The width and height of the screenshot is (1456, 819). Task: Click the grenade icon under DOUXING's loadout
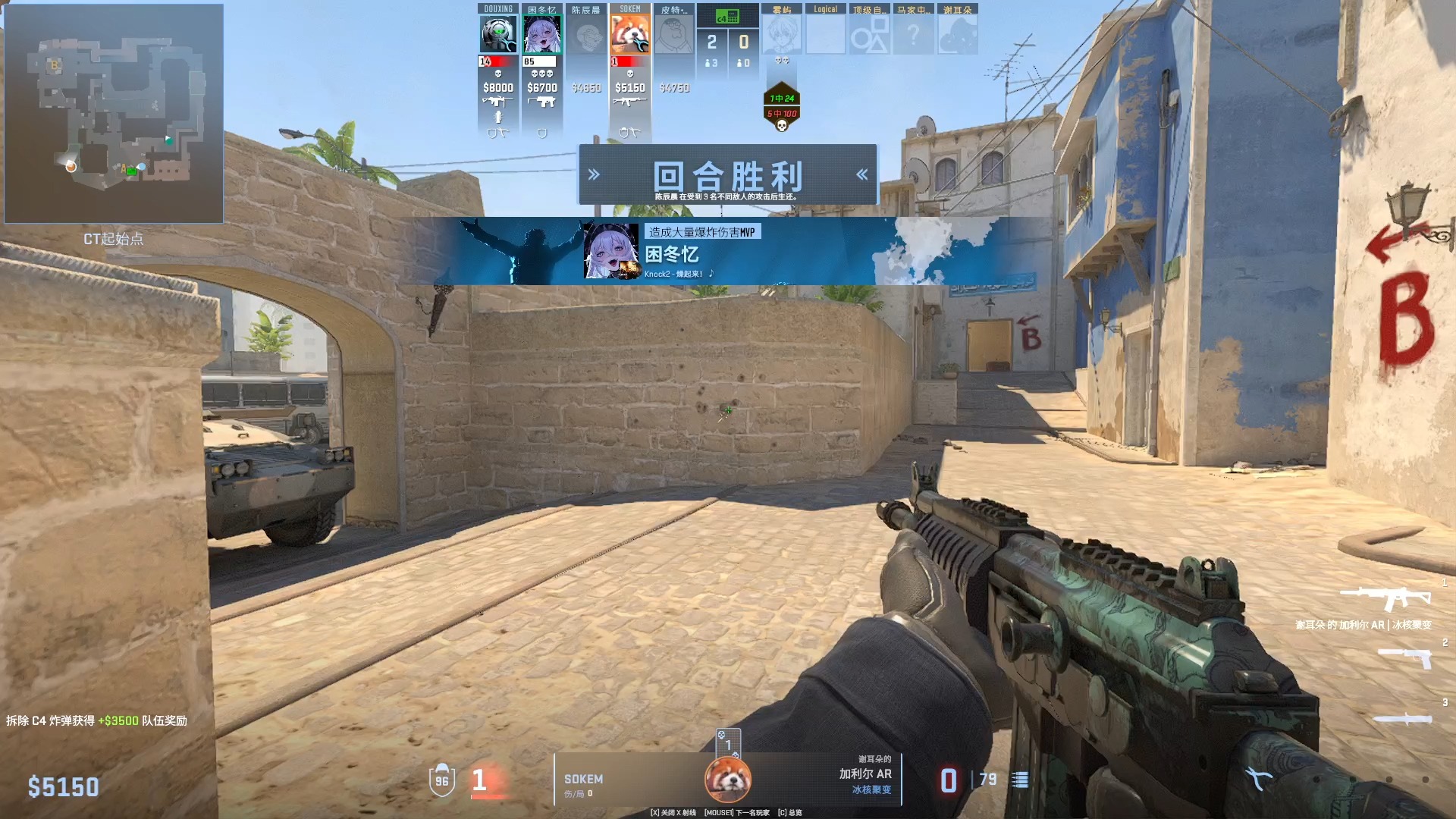tap(498, 118)
